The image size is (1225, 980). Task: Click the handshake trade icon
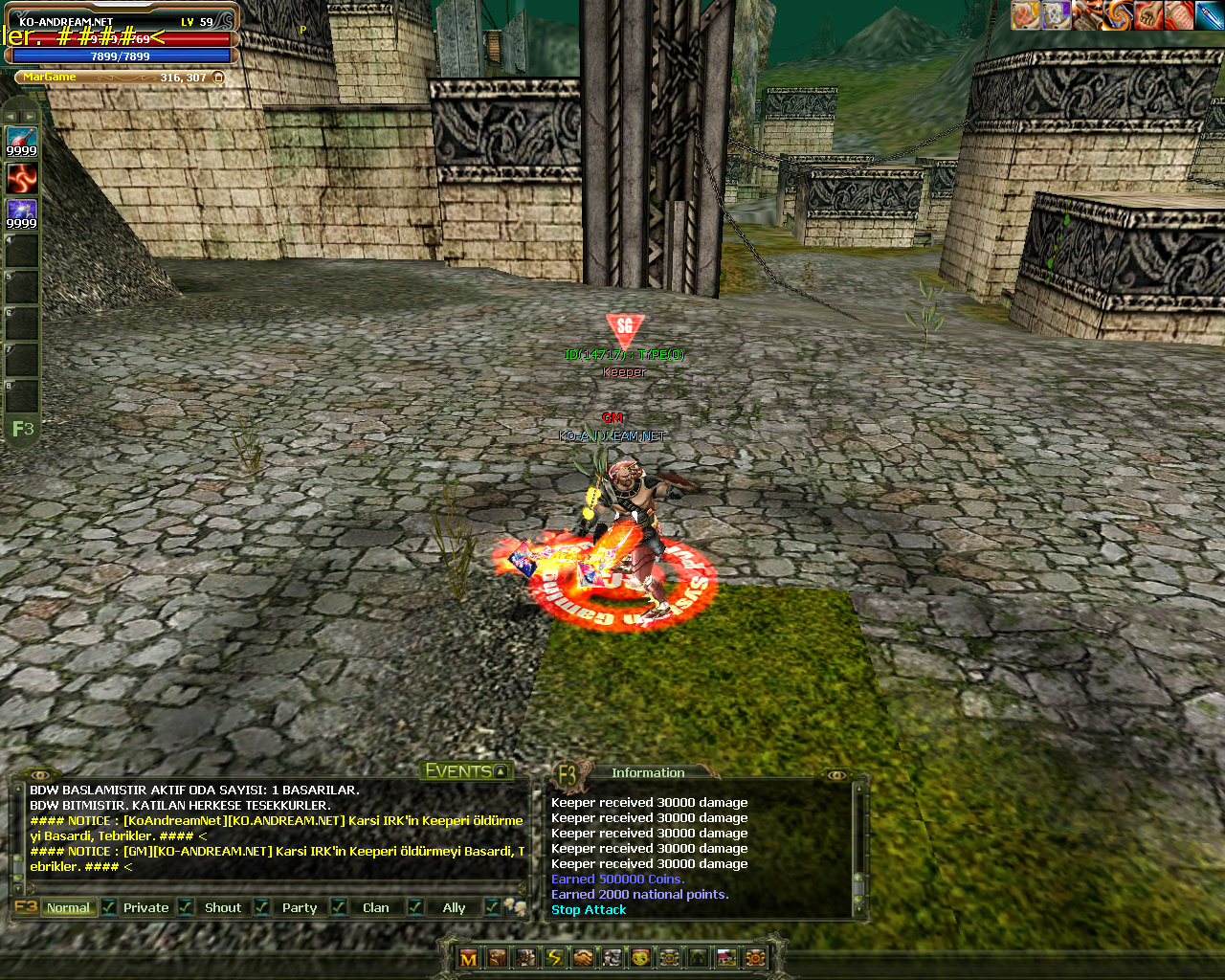point(583,958)
